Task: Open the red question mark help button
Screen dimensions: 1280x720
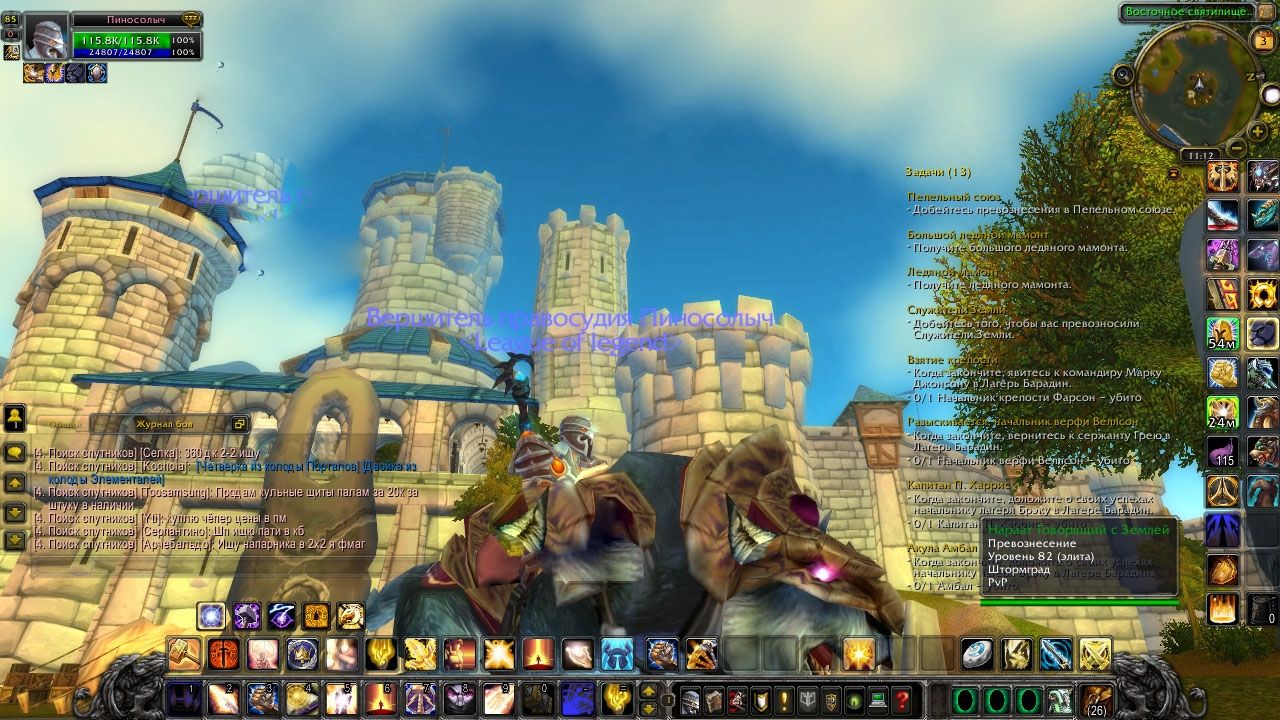Action: [x=901, y=699]
